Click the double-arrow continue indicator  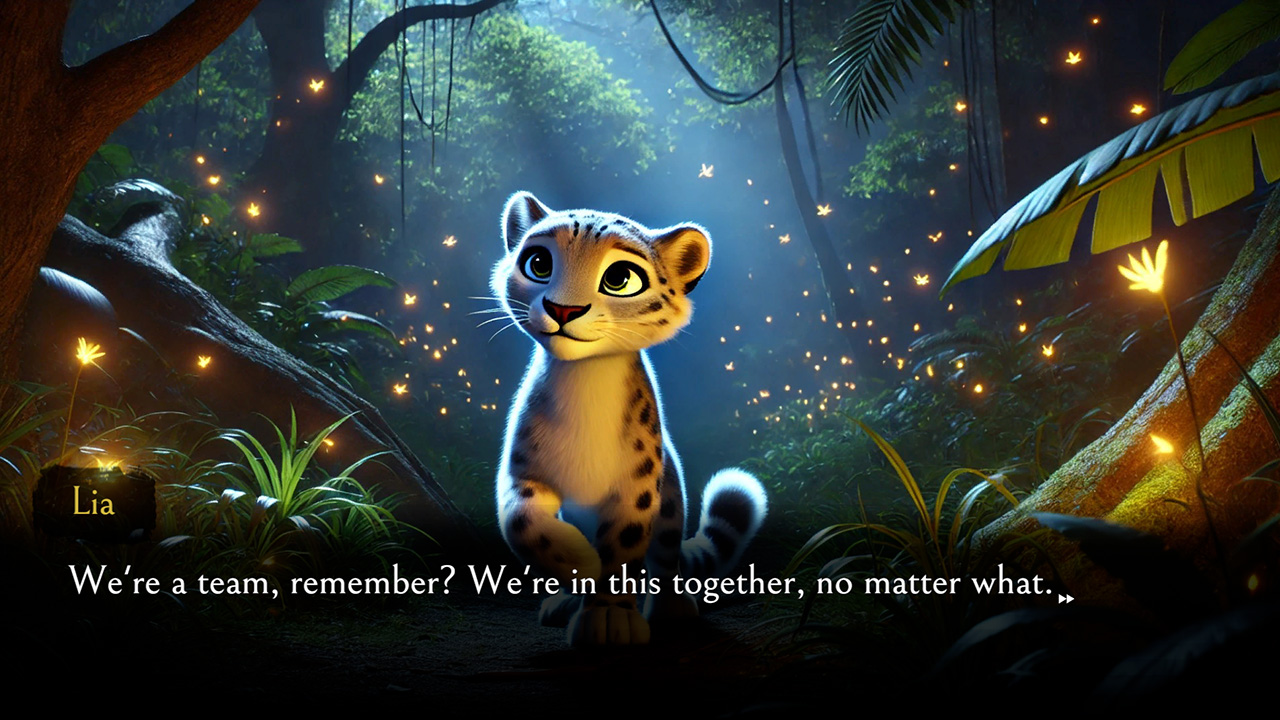coord(1063,597)
